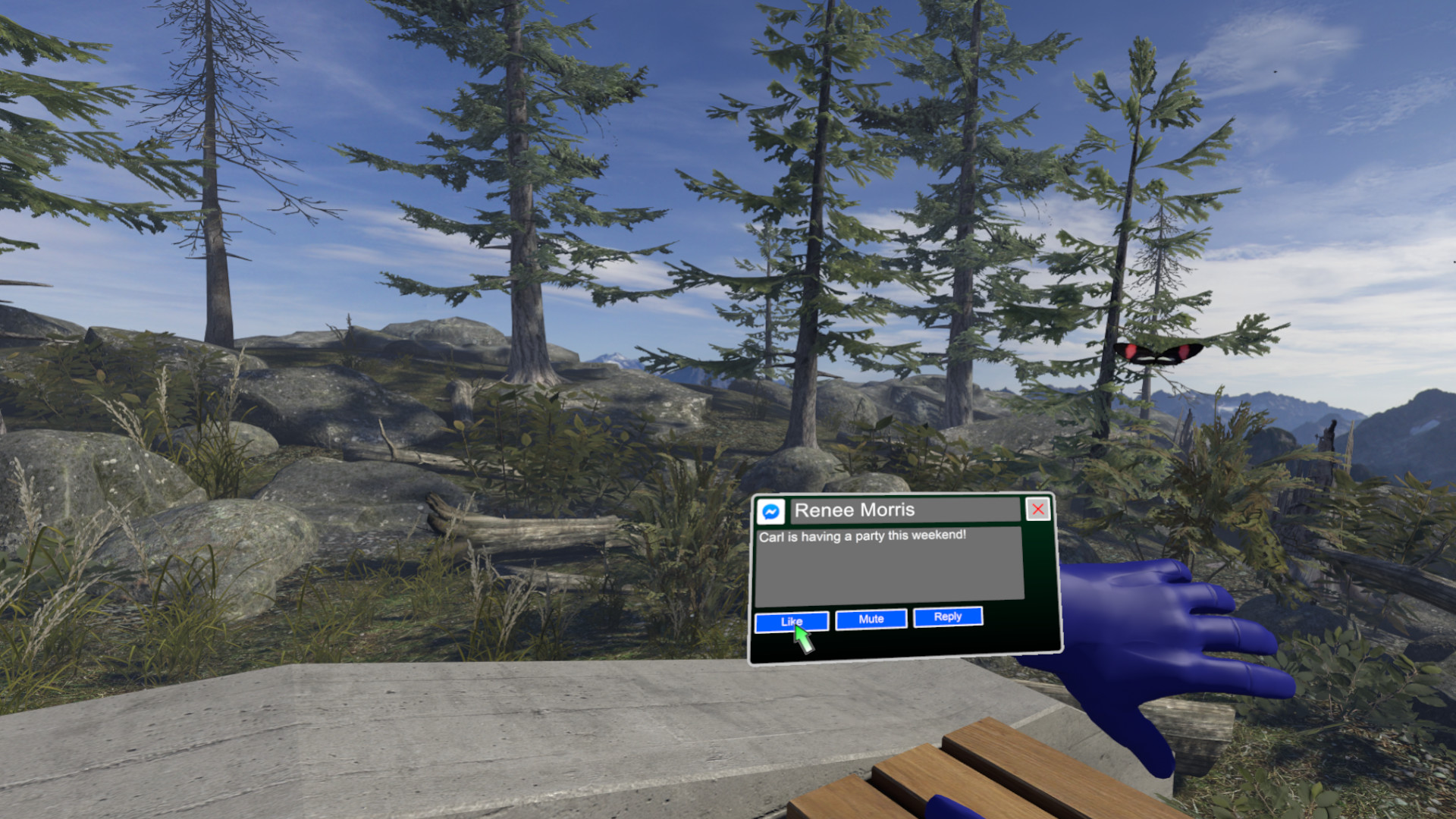The image size is (1456, 819).
Task: Reply to Renee Morris's message
Action: click(947, 617)
